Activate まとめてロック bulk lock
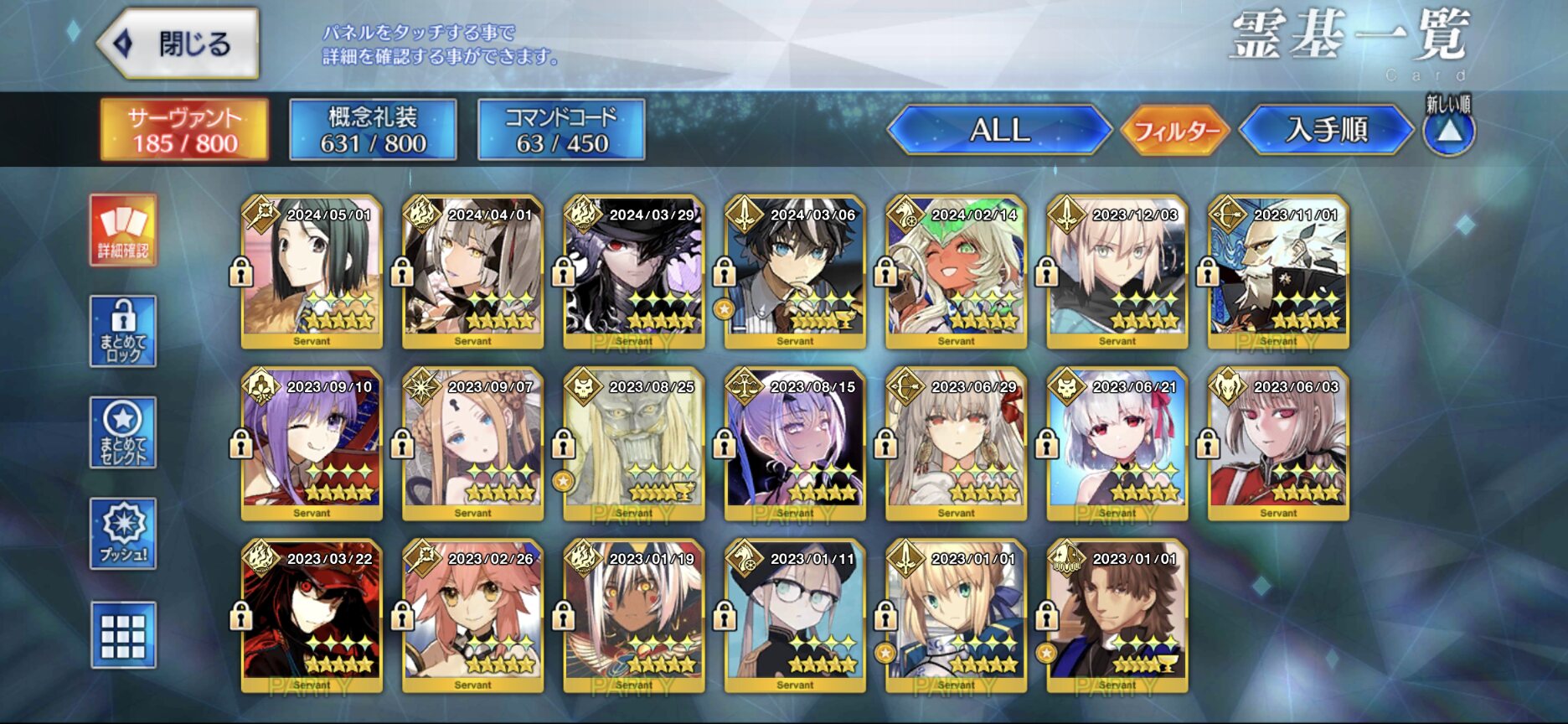Screen dimensions: 1568x724 tap(123, 331)
